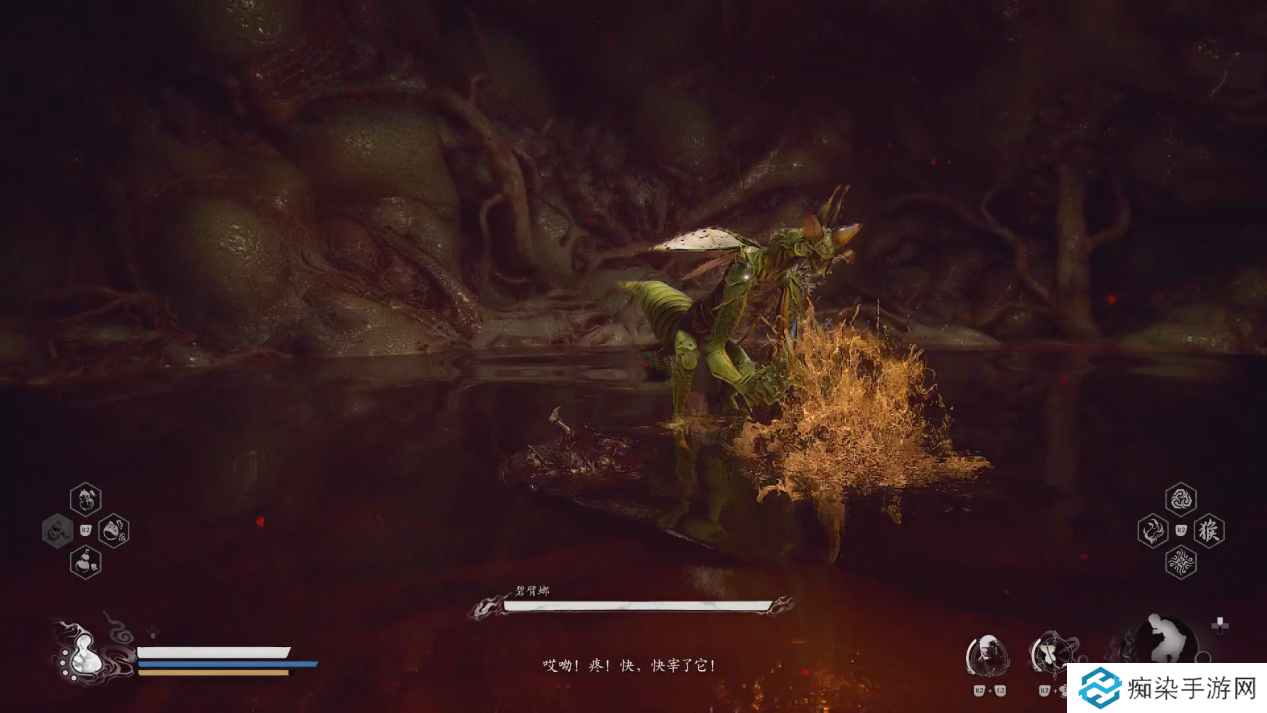
Task: Drink from the healing gourd icon
Action: (x=80, y=655)
